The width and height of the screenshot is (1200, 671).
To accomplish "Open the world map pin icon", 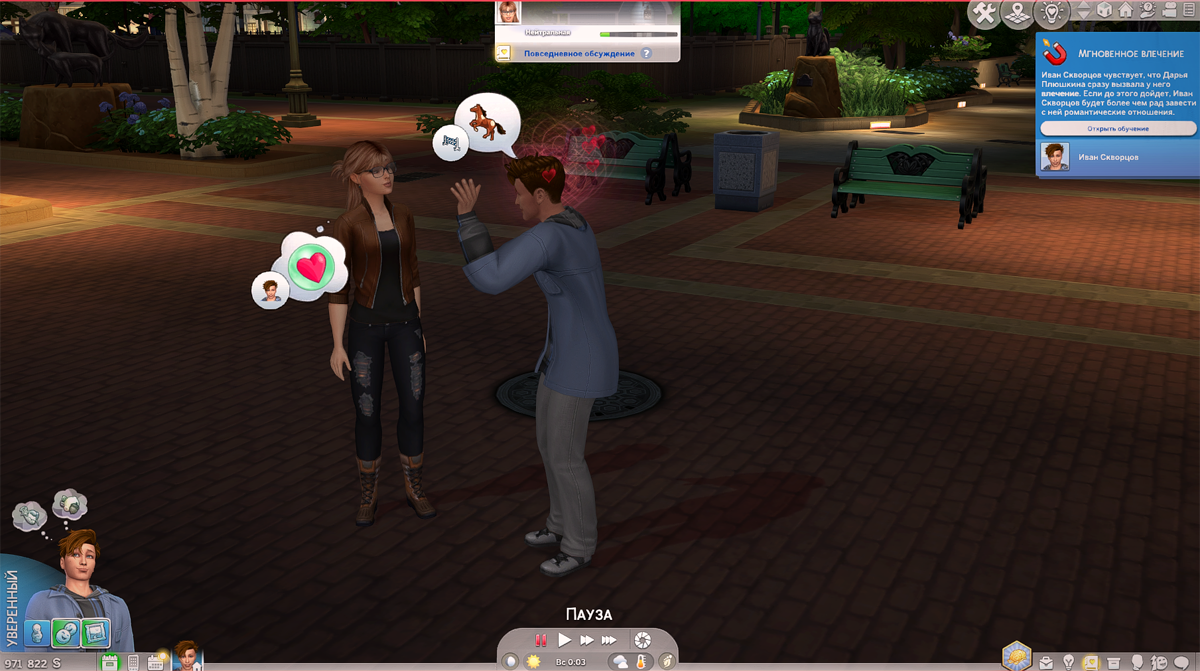I will click(x=1017, y=13).
